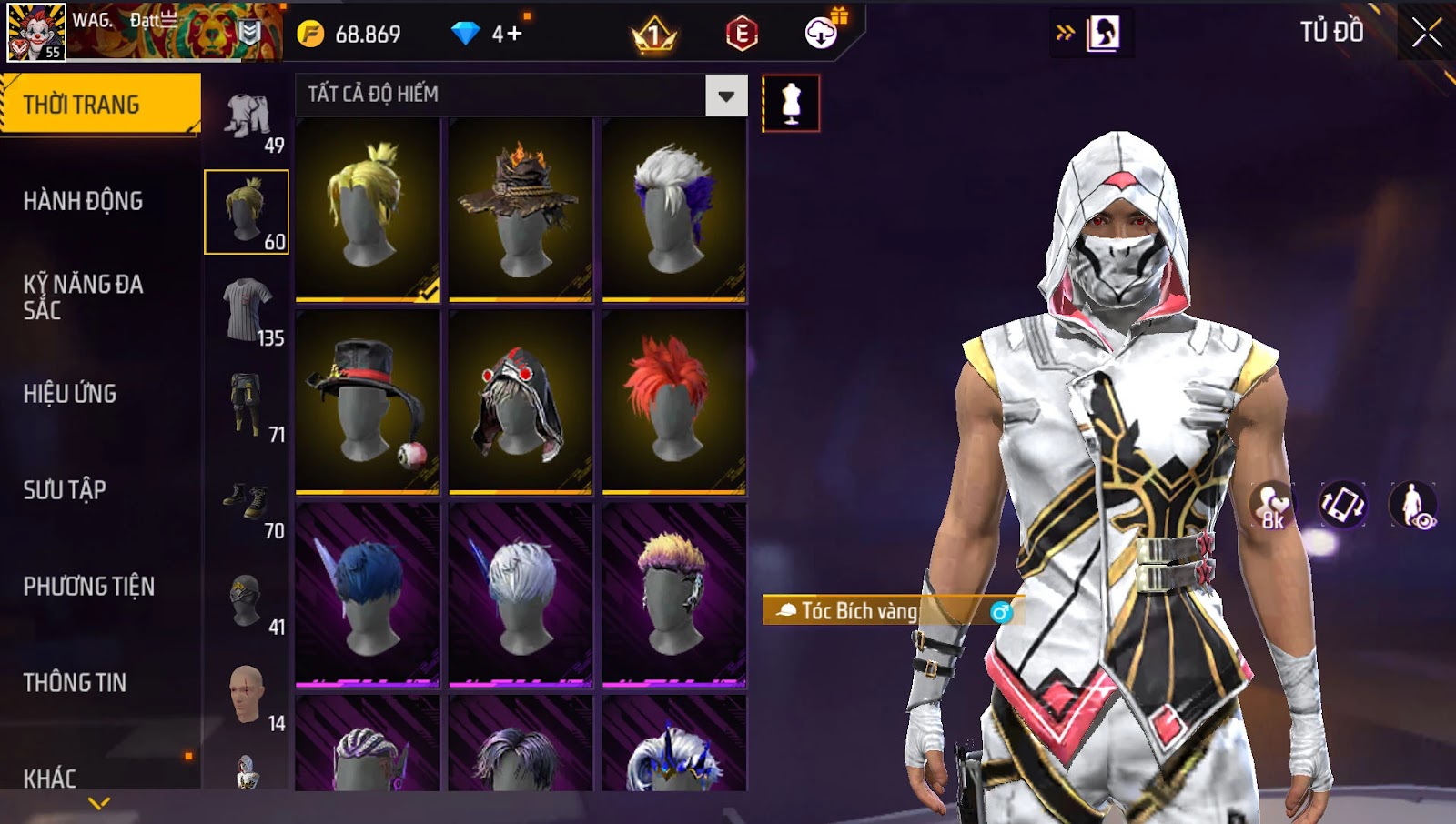Switch to the THỜI TRANG tab
1456x824 pixels.
tap(100, 105)
